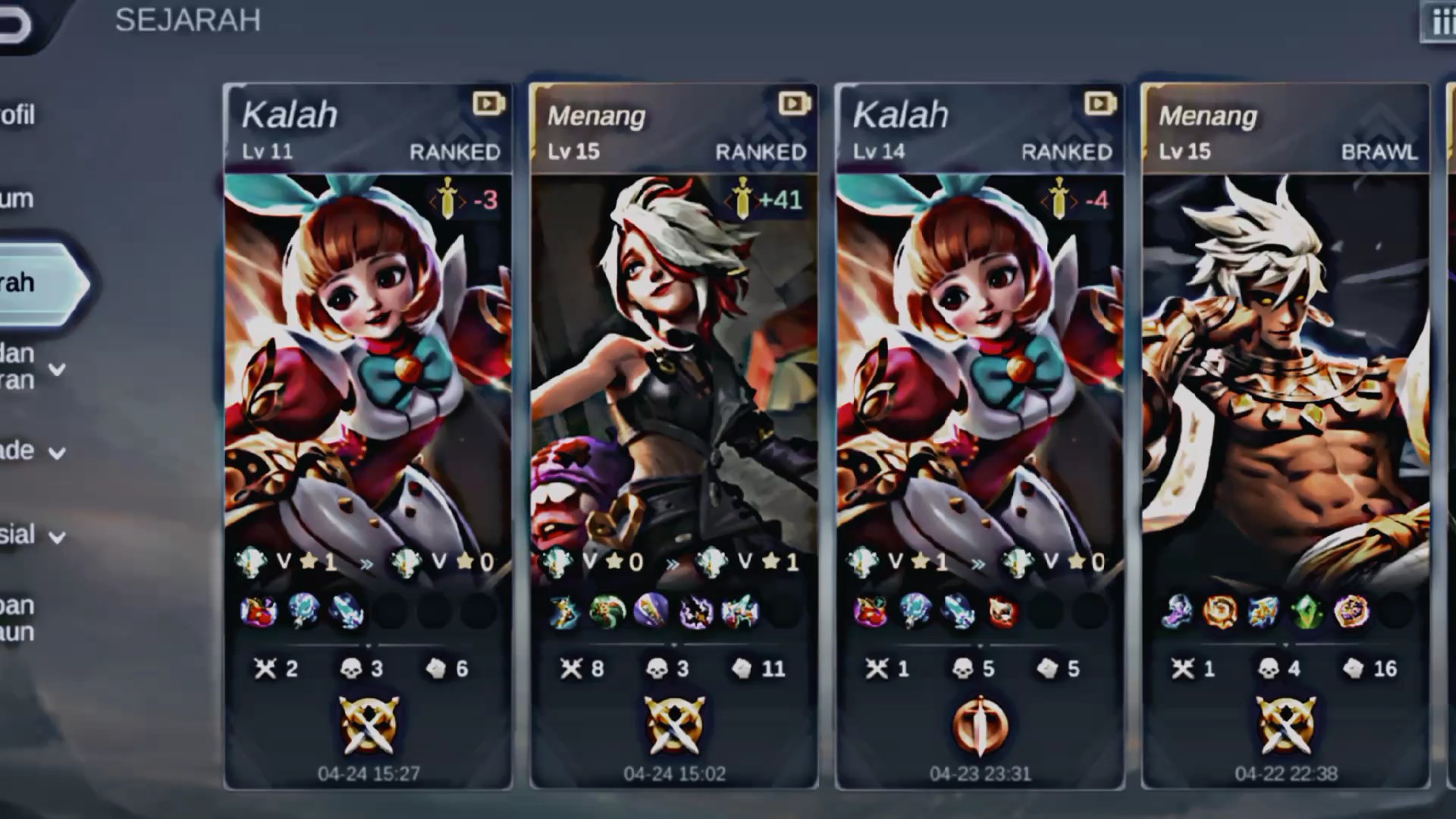Watch replay of the 04-24 15:02 match

point(794,103)
